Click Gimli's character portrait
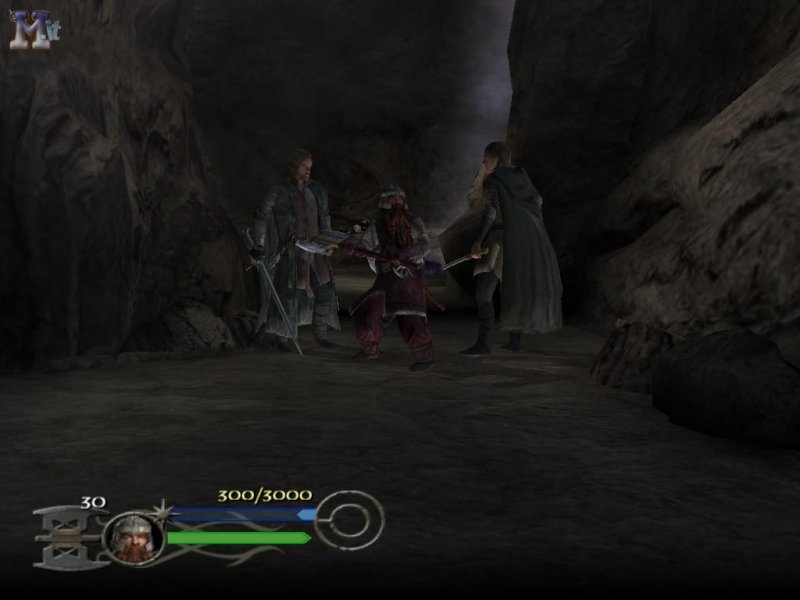 click(x=133, y=538)
